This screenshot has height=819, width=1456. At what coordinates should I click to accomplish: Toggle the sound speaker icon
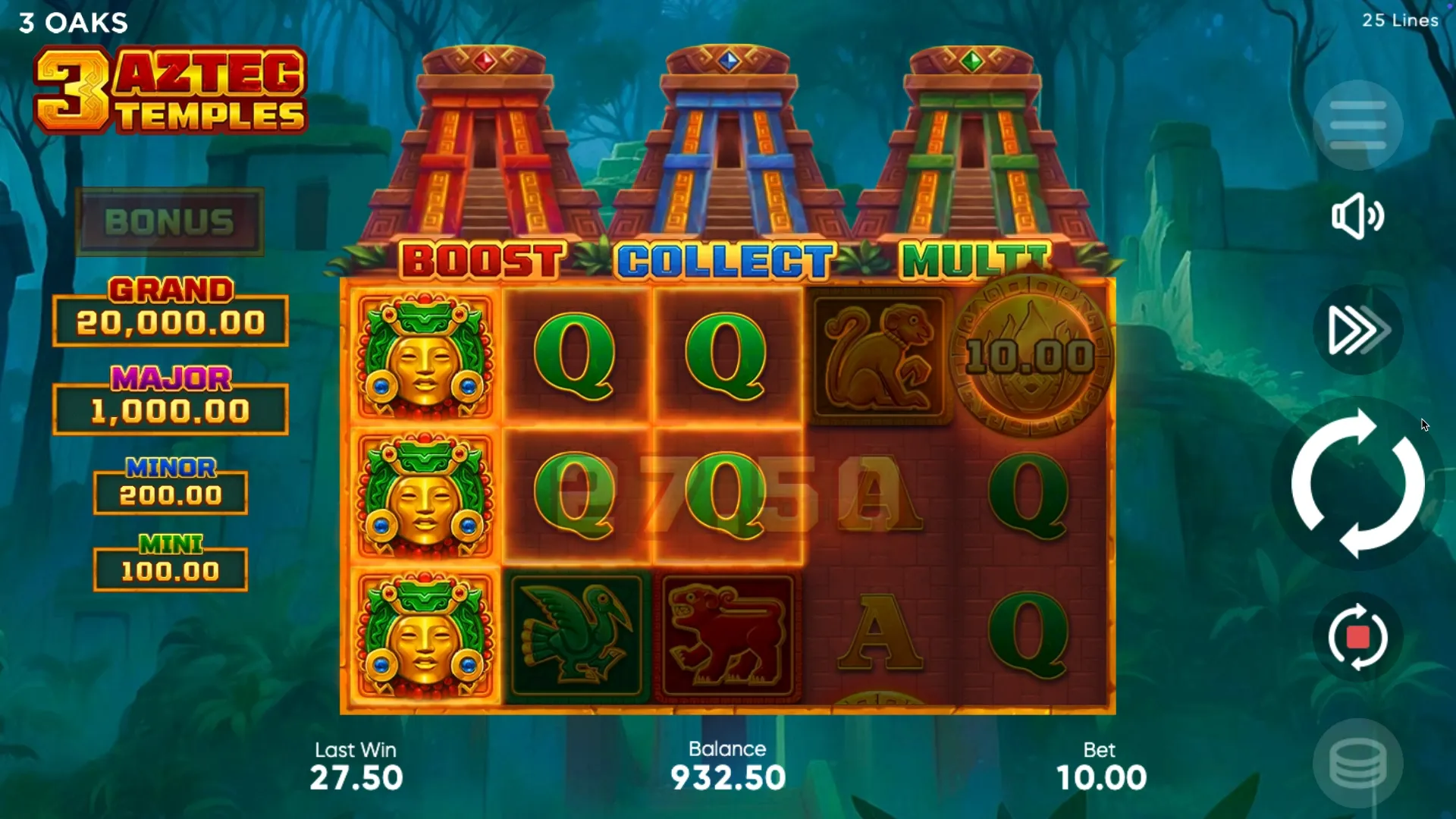1357,216
